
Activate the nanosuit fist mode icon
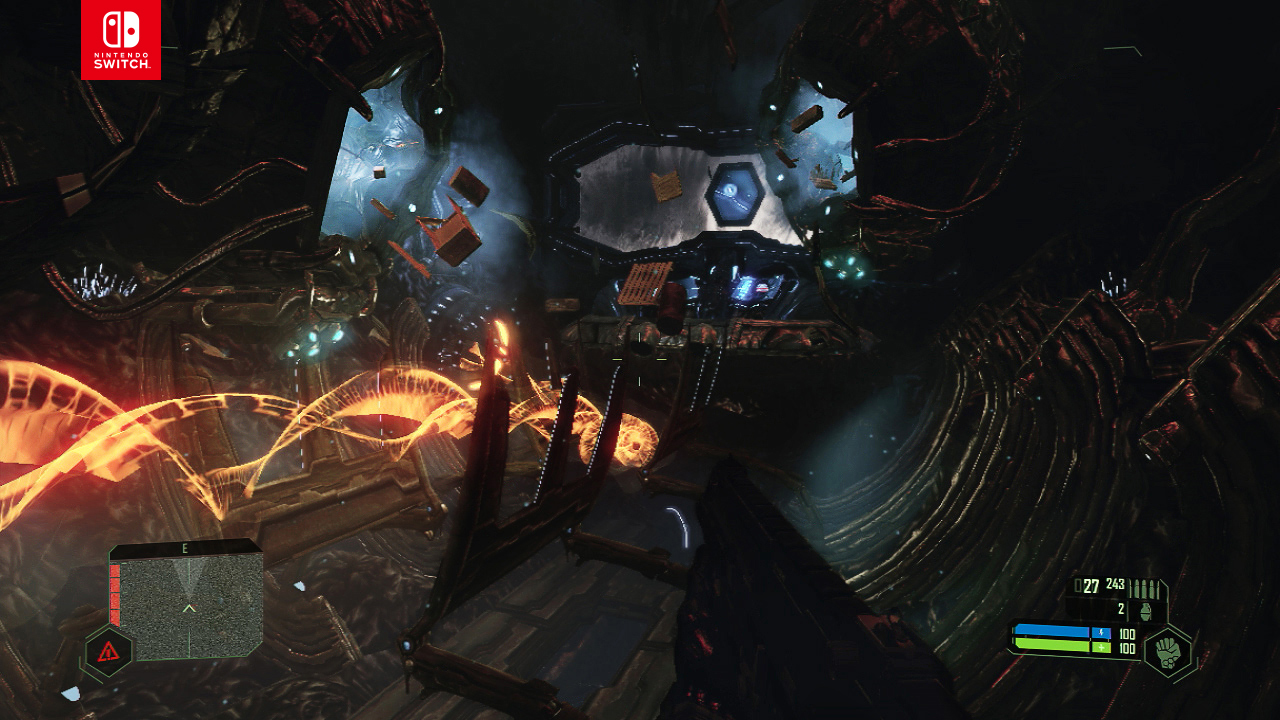(x=1166, y=651)
